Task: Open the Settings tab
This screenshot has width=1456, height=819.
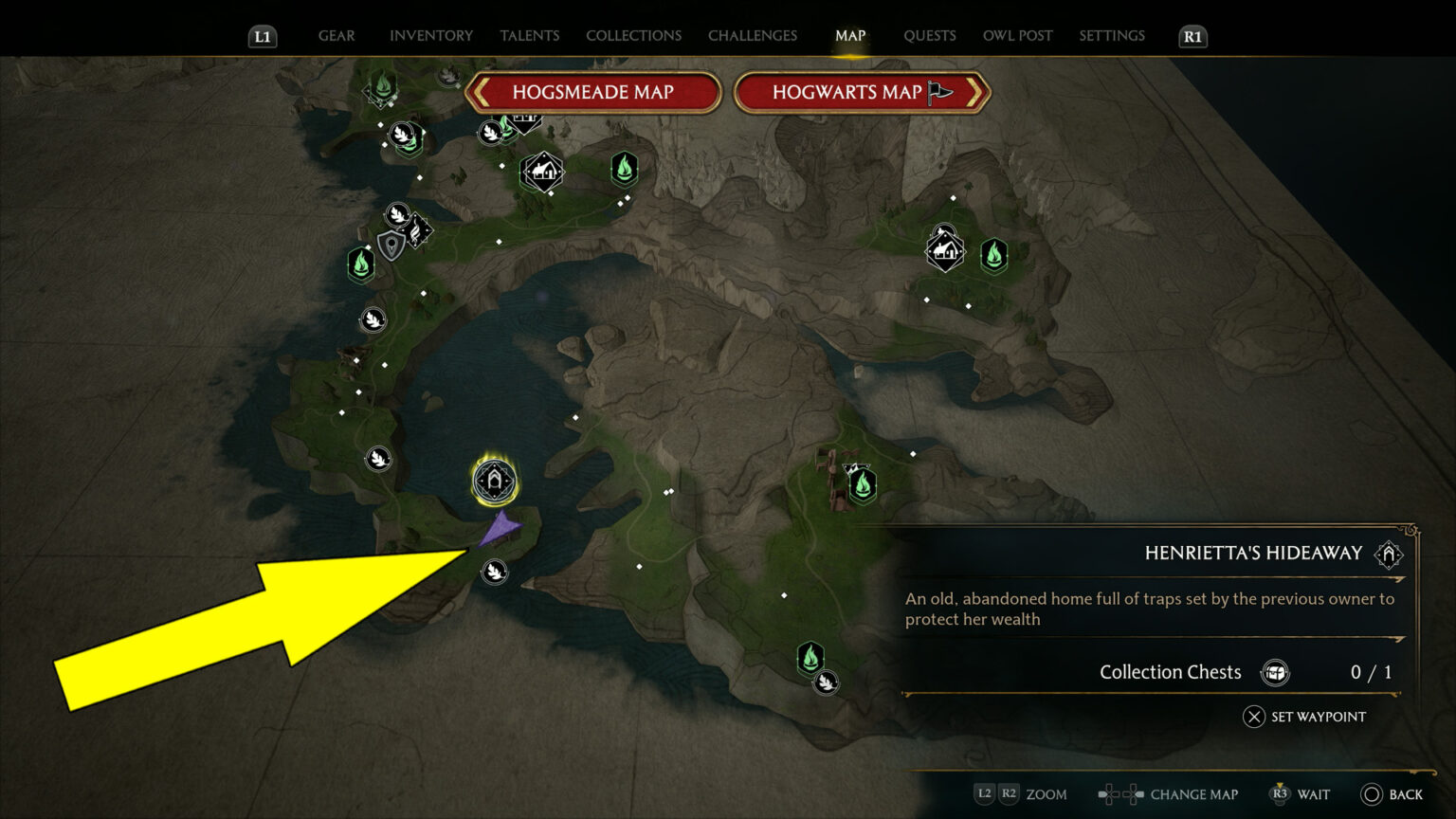Action: click(1112, 36)
